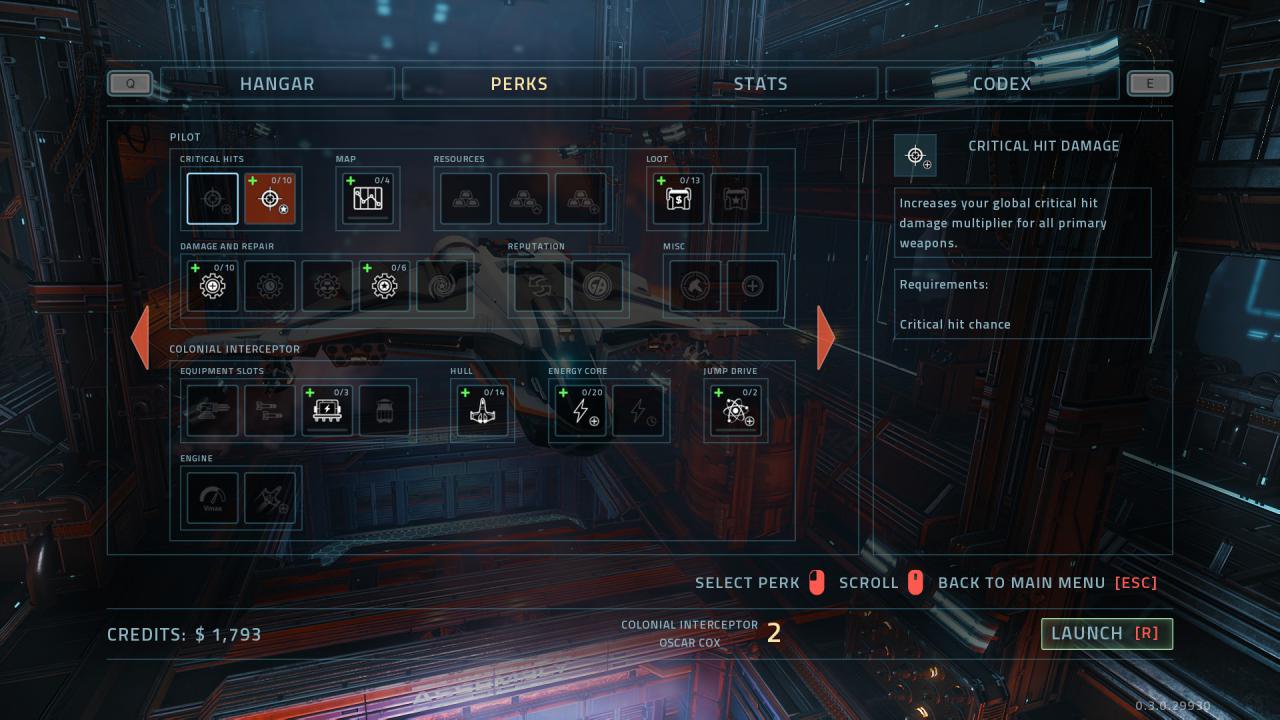The width and height of the screenshot is (1280, 720).
Task: Select the first Reputation arrows perk
Action: [539, 287]
